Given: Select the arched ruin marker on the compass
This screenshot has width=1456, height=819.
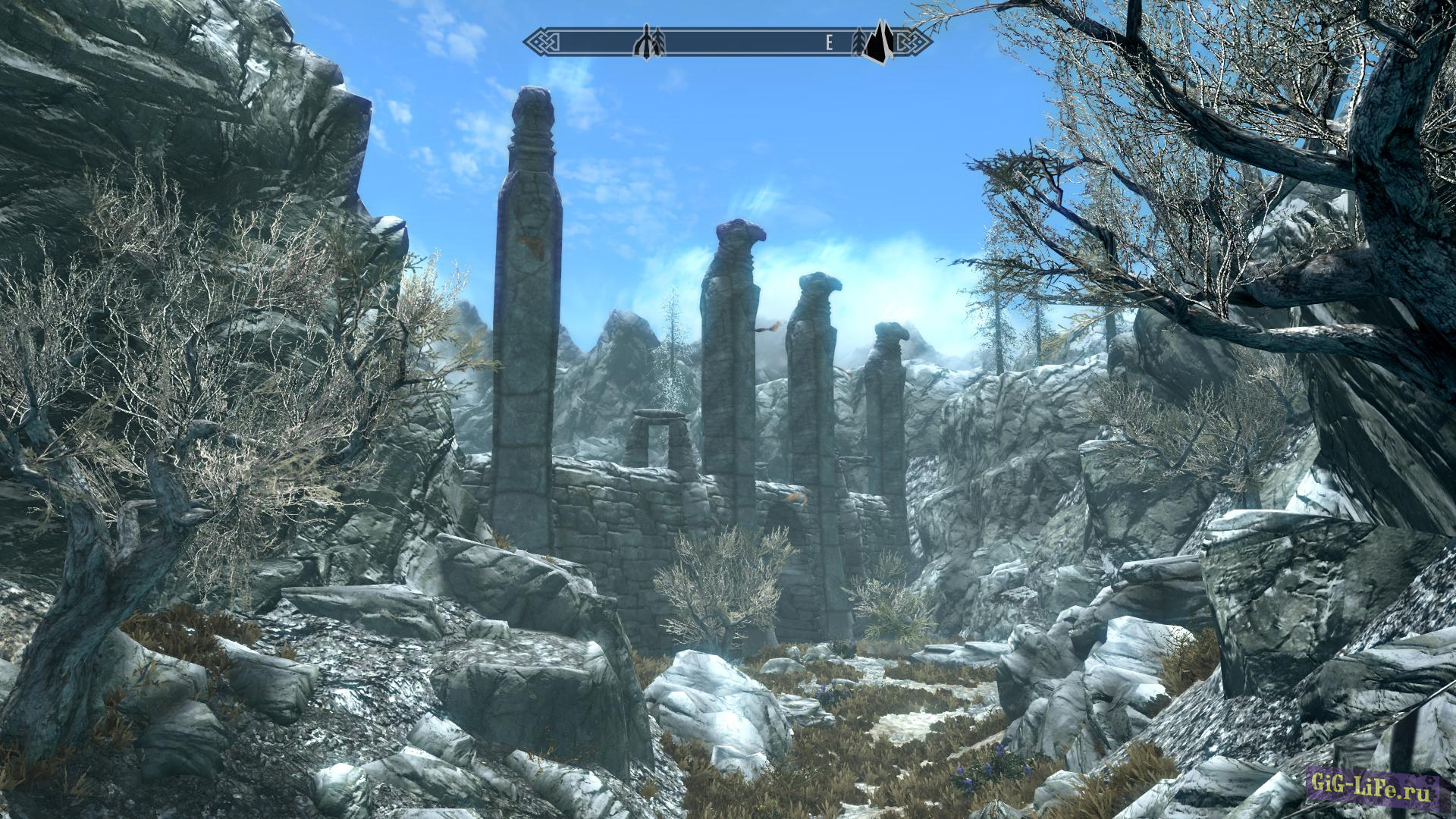Looking at the screenshot, I should (x=645, y=43).
